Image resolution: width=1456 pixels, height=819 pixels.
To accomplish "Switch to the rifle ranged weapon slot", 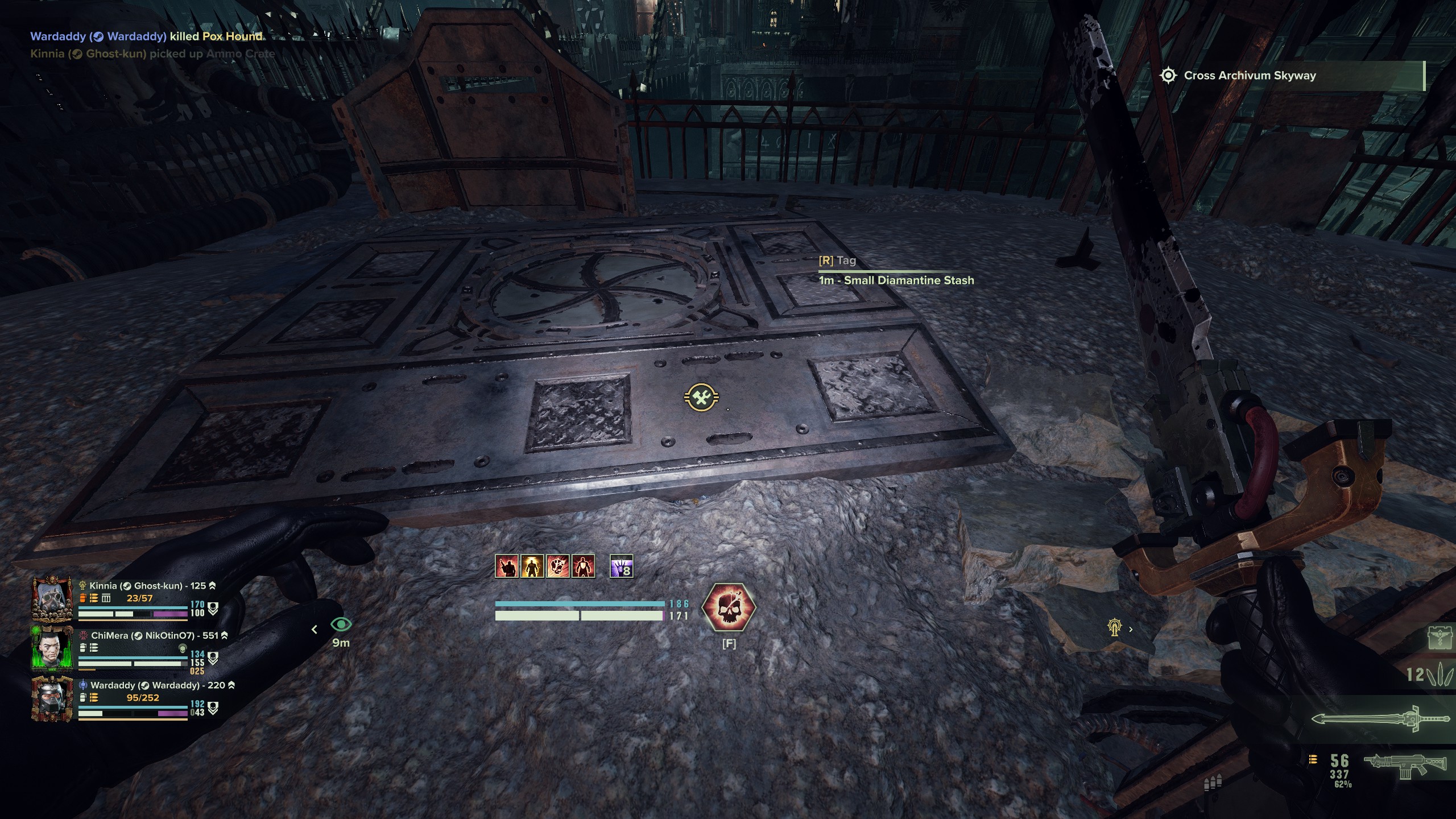I will click(x=1405, y=763).
